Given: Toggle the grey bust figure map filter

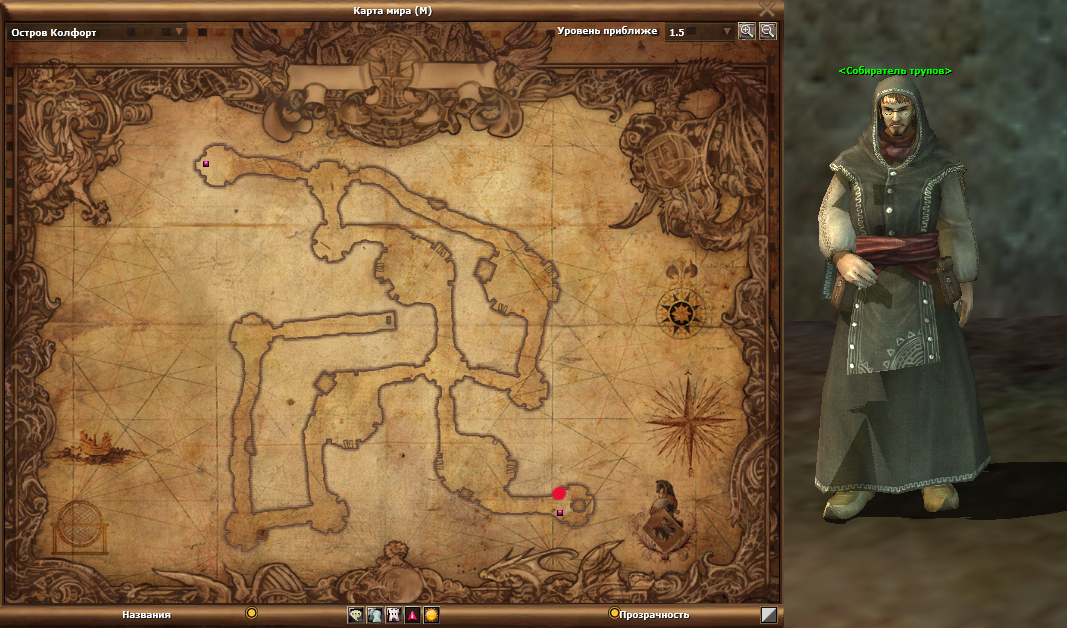Looking at the screenshot, I should coord(374,615).
